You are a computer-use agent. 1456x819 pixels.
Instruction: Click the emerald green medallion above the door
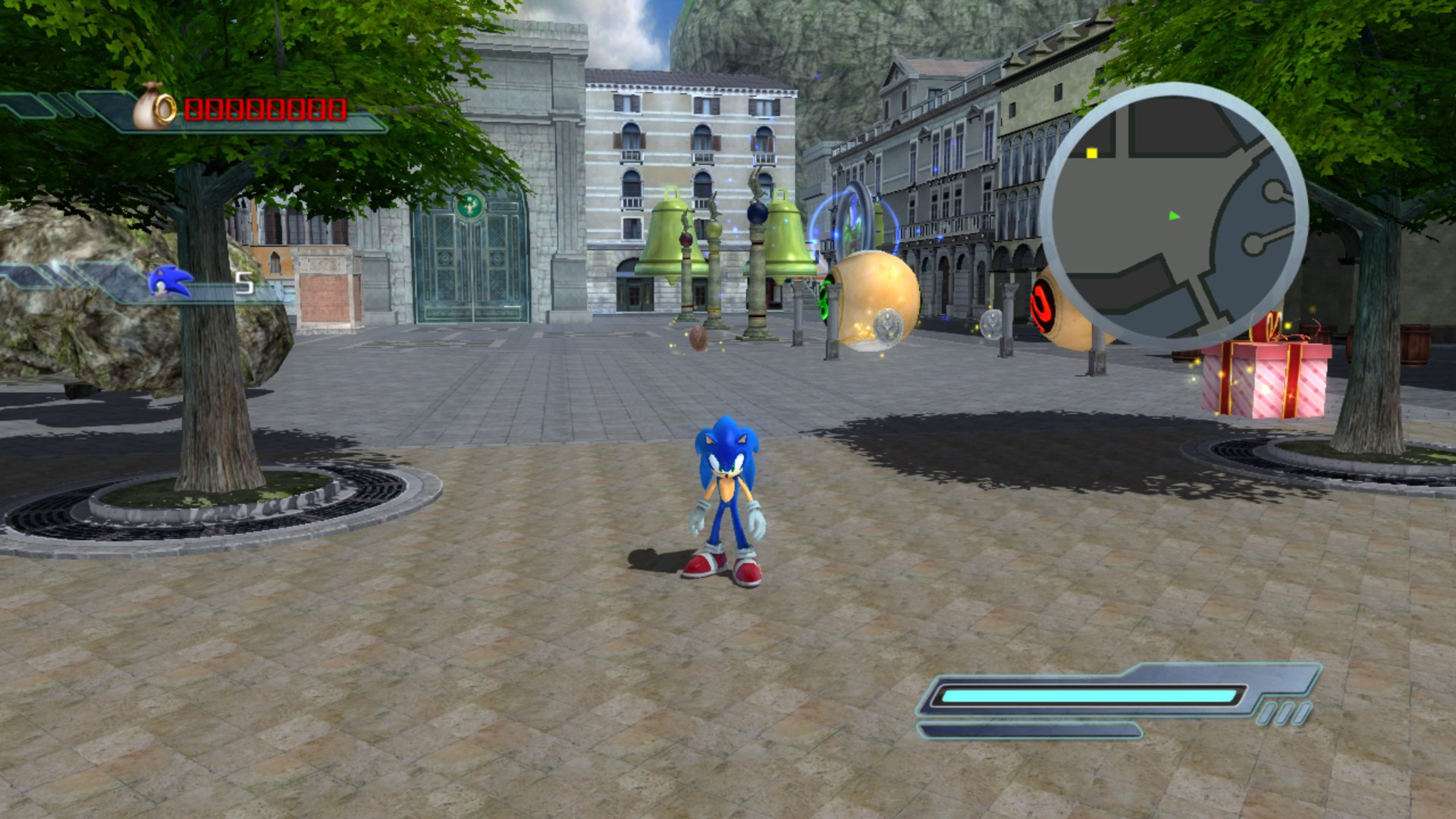coord(469,202)
